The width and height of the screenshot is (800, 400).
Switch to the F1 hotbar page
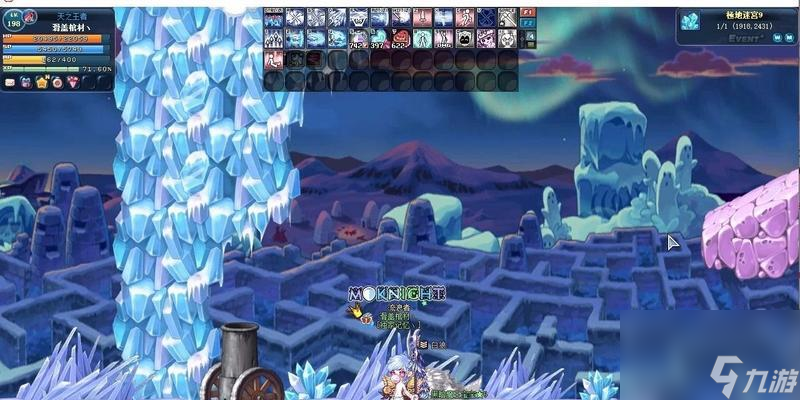click(x=529, y=13)
